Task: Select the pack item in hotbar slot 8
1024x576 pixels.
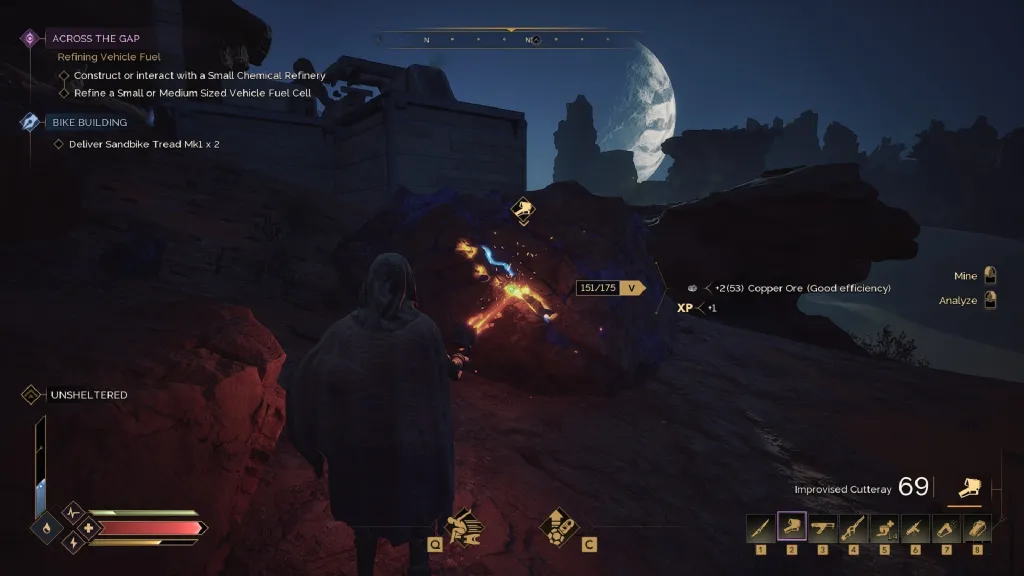Action: click(976, 527)
